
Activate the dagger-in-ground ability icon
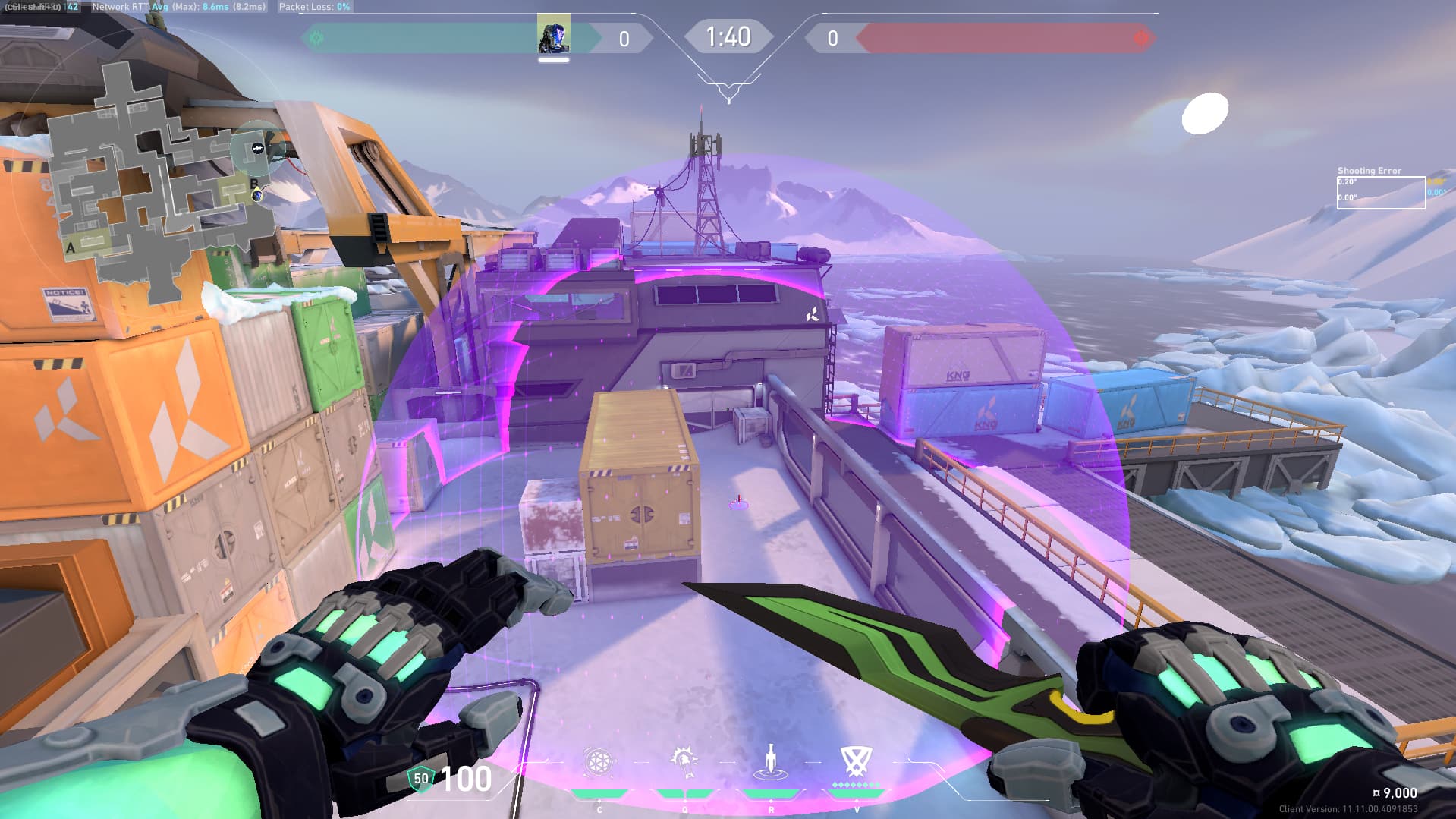click(771, 761)
